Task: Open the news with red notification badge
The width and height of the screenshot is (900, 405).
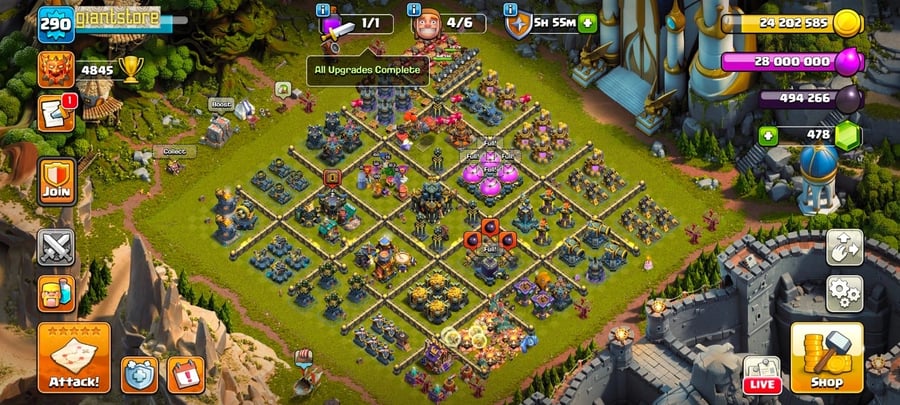Action: point(56,114)
